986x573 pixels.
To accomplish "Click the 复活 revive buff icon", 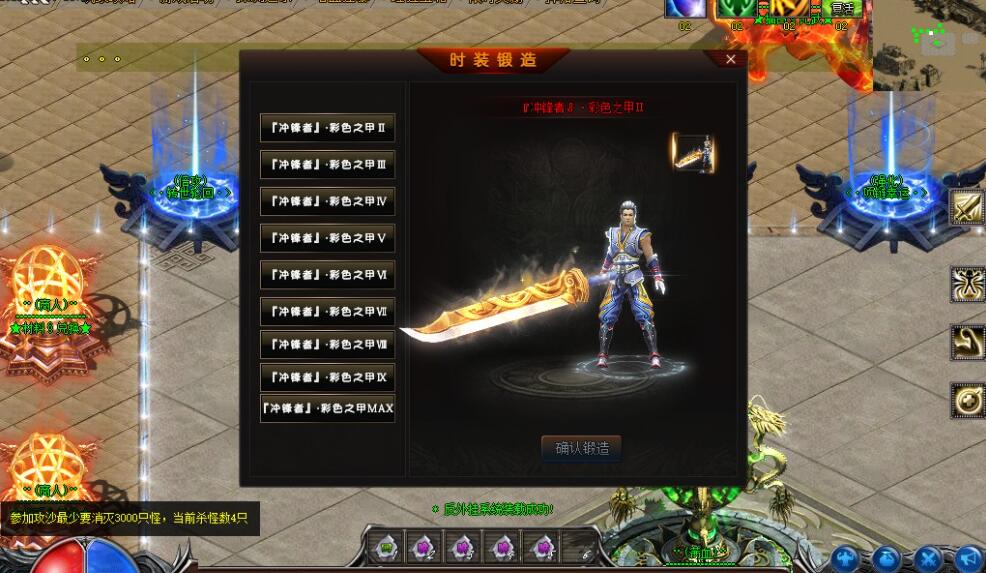I will pyautogui.click(x=842, y=9).
